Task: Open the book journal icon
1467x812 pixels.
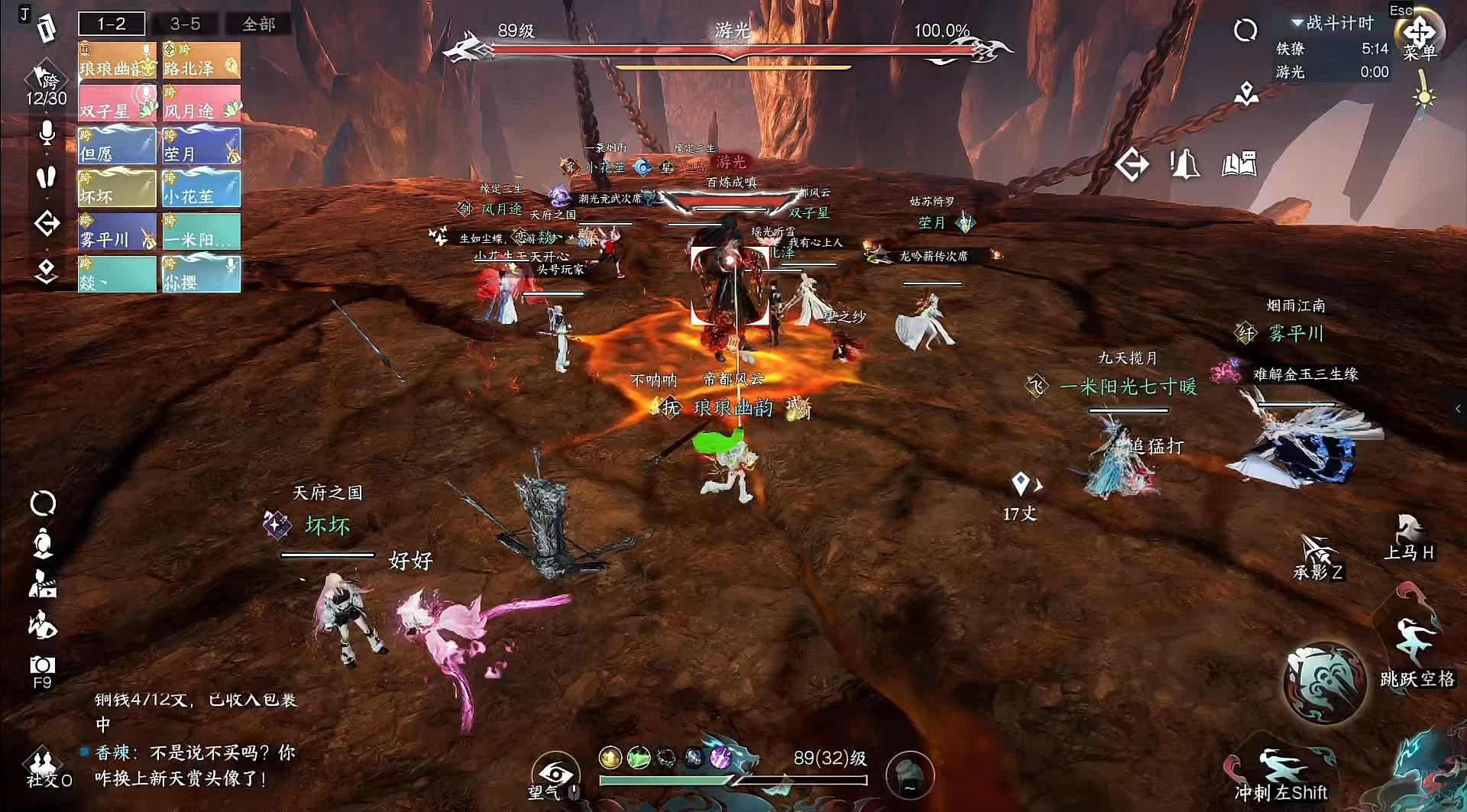Action: pyautogui.click(x=1239, y=164)
